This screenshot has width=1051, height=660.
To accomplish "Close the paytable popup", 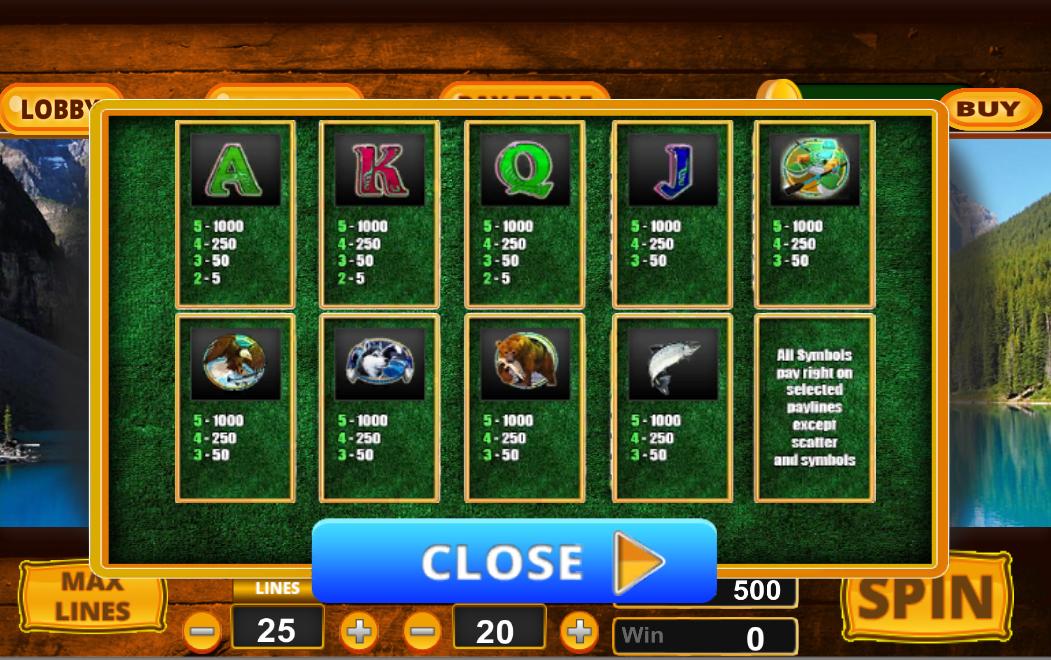I will 514,561.
